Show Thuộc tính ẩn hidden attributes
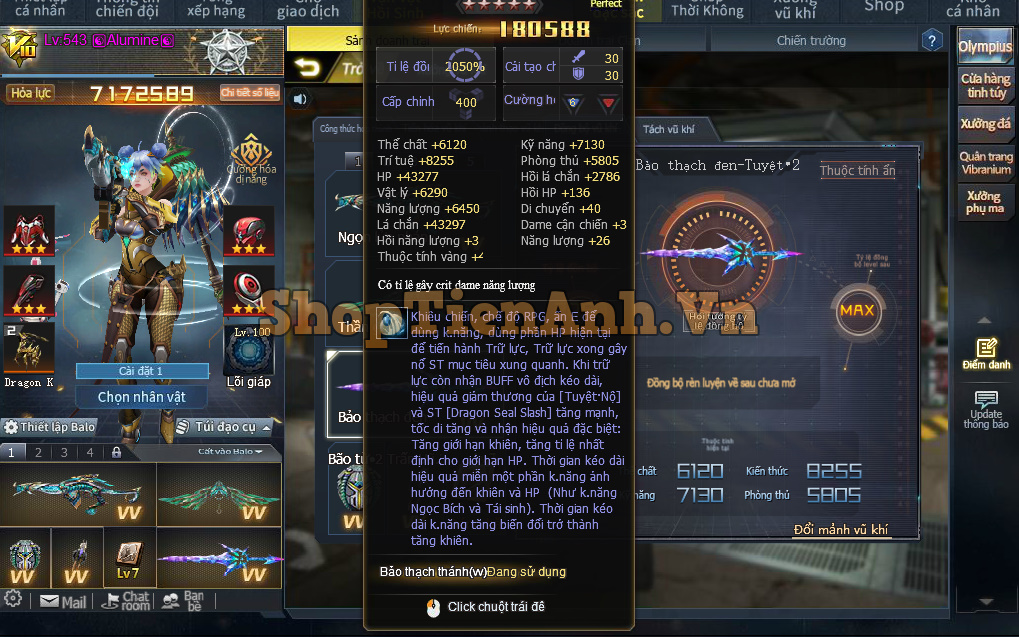 [857, 171]
